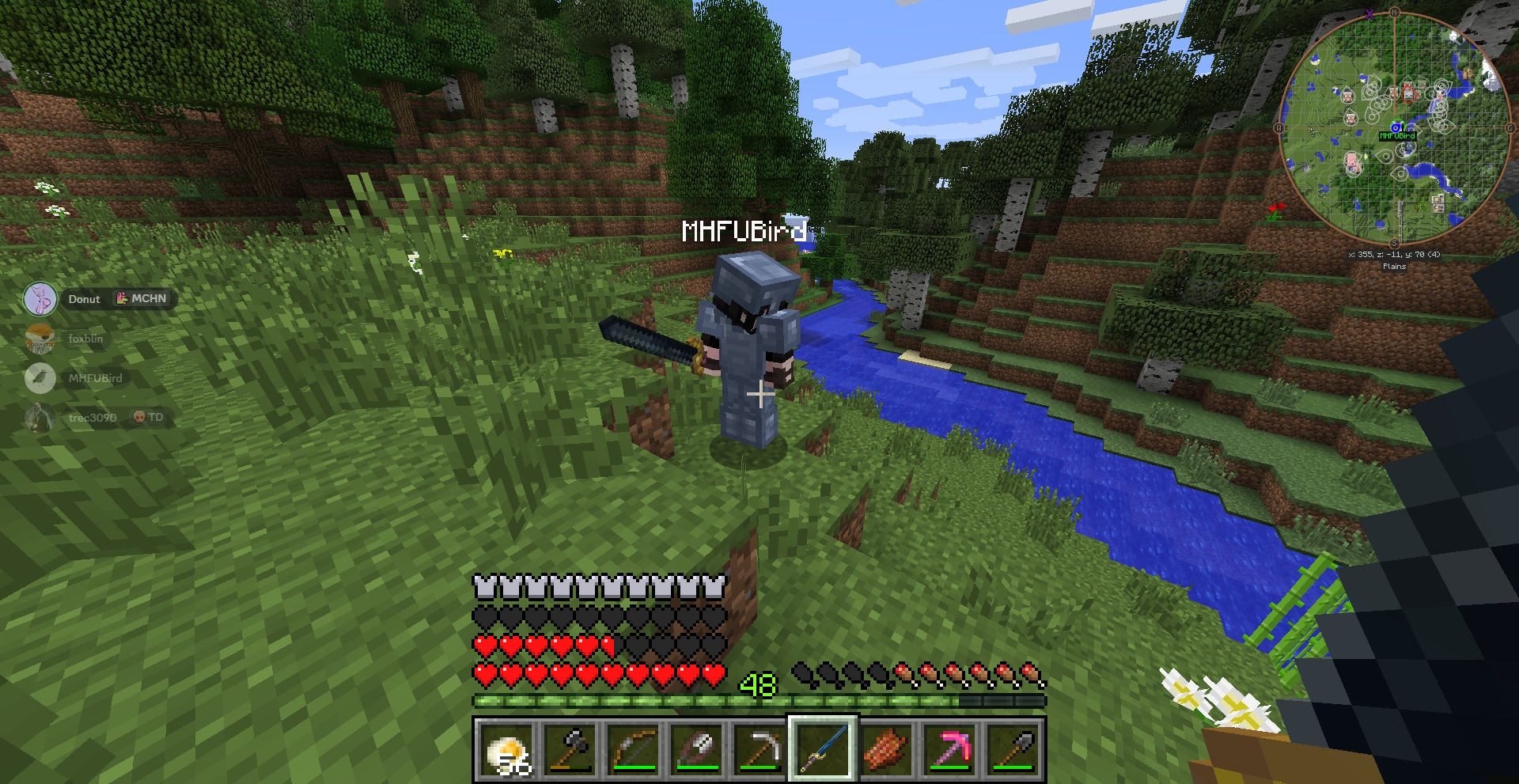1519x784 pixels.
Task: Click the MHFUBird player marker on minimap
Action: coord(1396,127)
